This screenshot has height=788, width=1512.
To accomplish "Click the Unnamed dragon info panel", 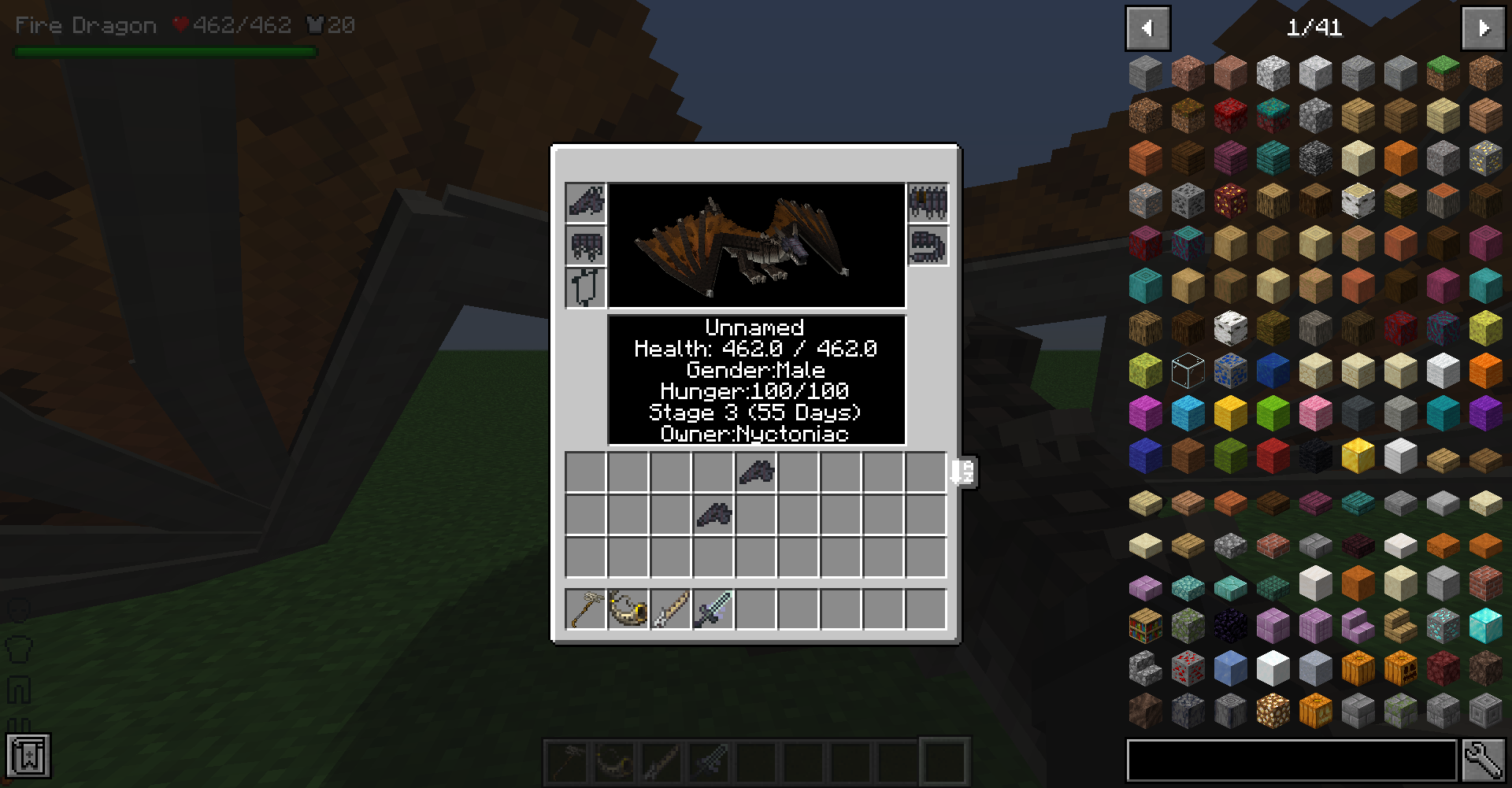I will [x=755, y=380].
